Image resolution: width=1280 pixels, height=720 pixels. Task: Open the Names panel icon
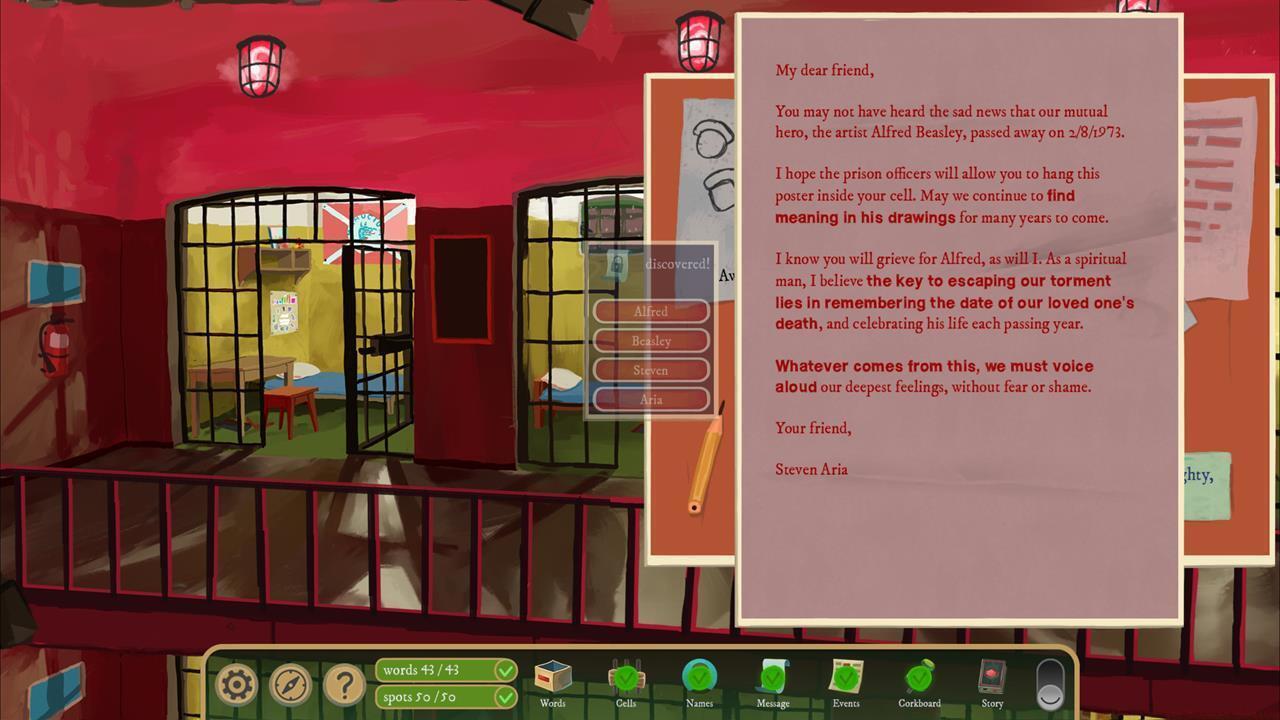coord(699,678)
